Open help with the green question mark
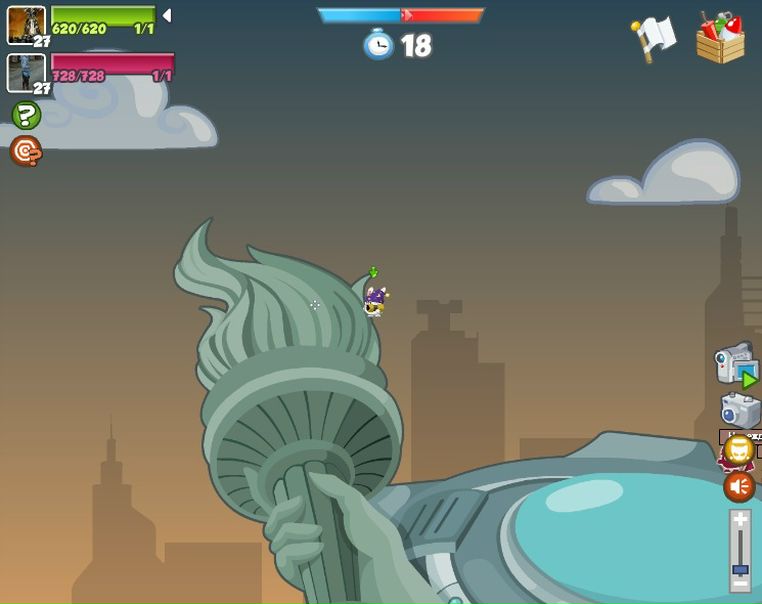Screen dimensions: 762x604 [26, 114]
